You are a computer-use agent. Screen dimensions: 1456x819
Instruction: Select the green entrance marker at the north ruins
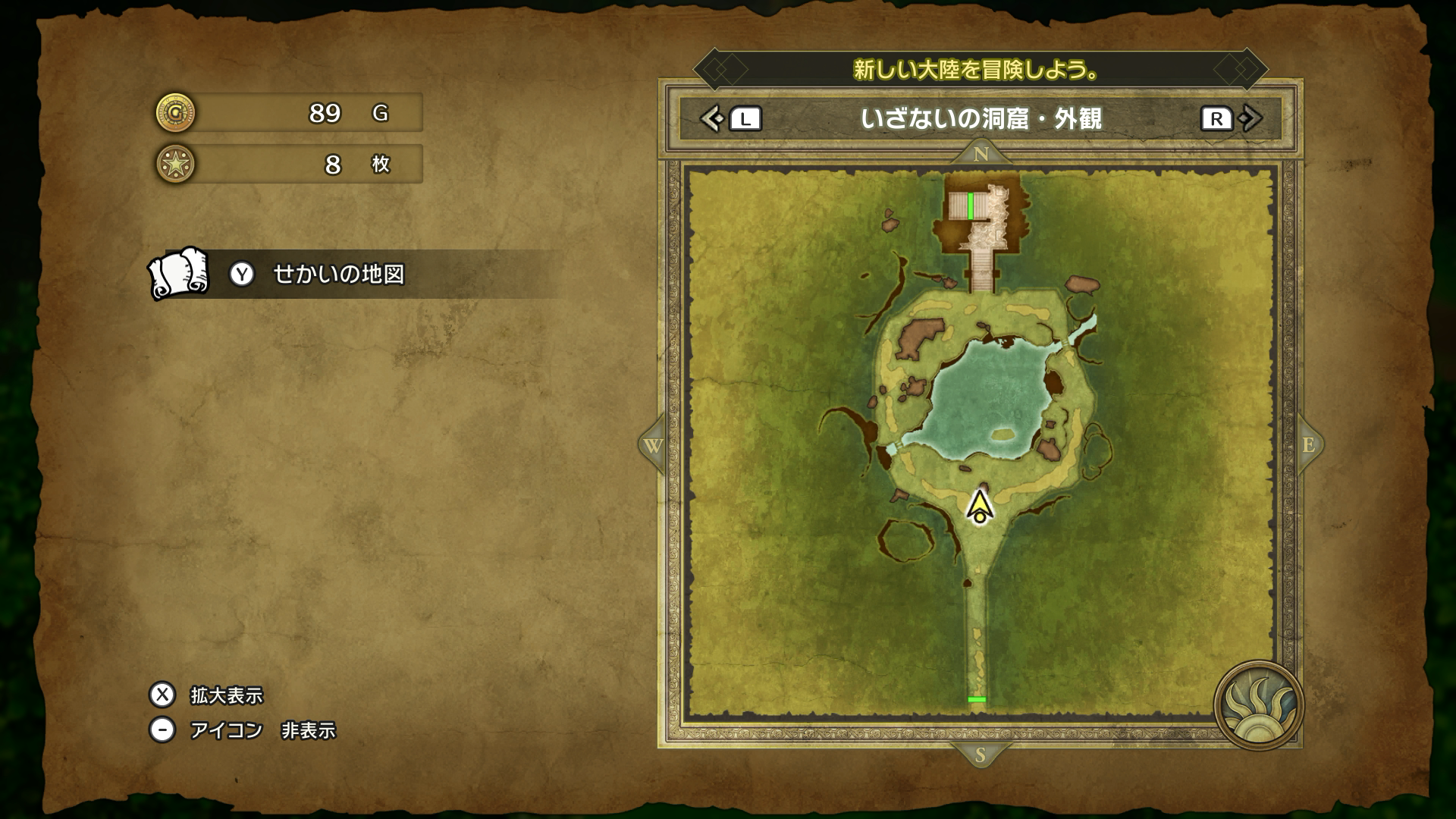[971, 206]
